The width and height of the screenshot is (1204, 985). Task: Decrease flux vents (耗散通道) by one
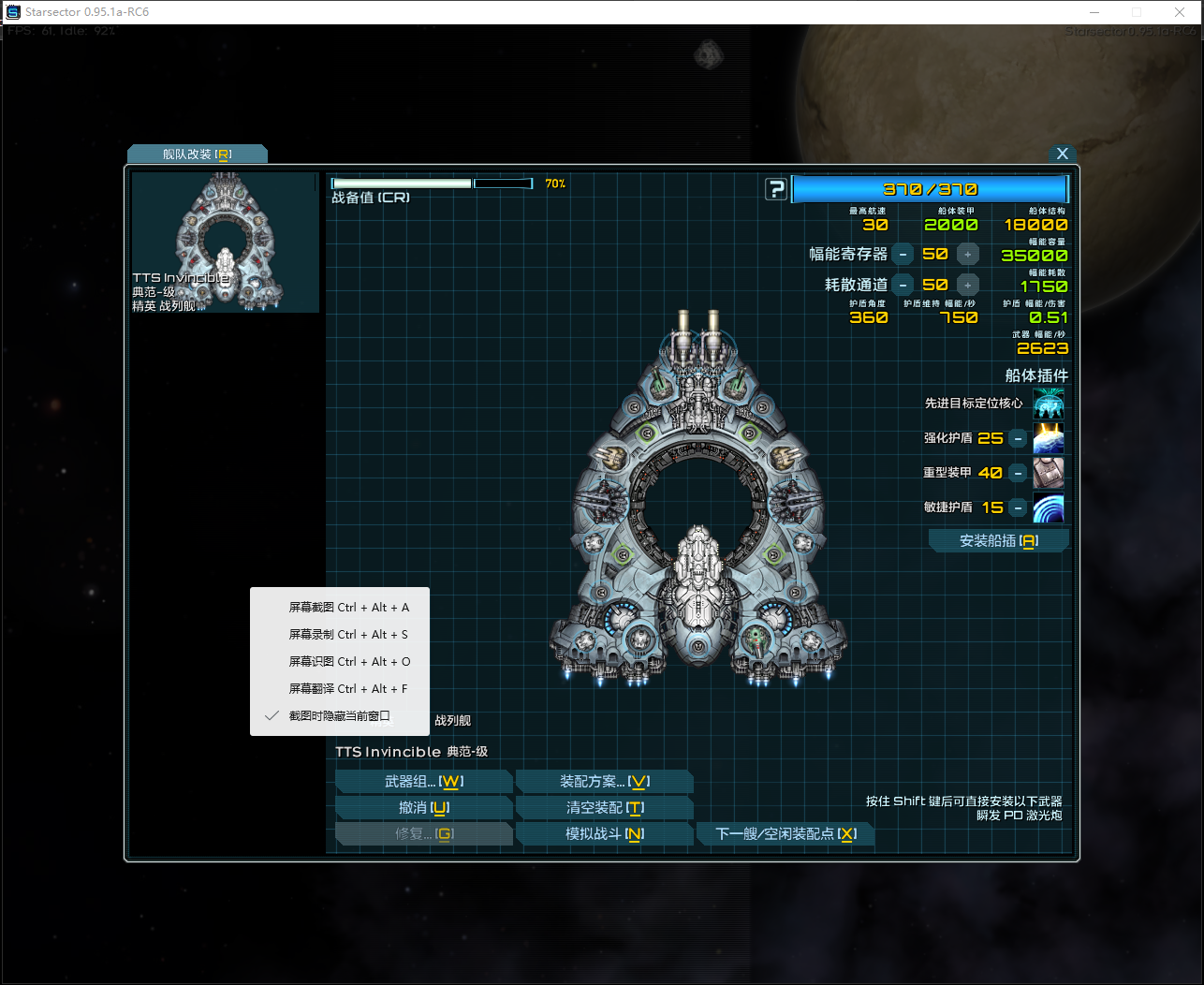[903, 285]
